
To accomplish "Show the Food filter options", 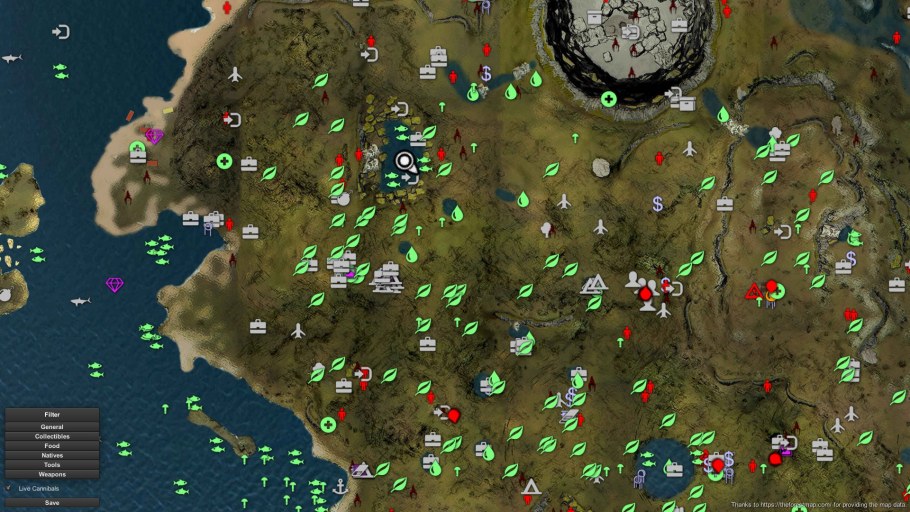I will (x=52, y=446).
